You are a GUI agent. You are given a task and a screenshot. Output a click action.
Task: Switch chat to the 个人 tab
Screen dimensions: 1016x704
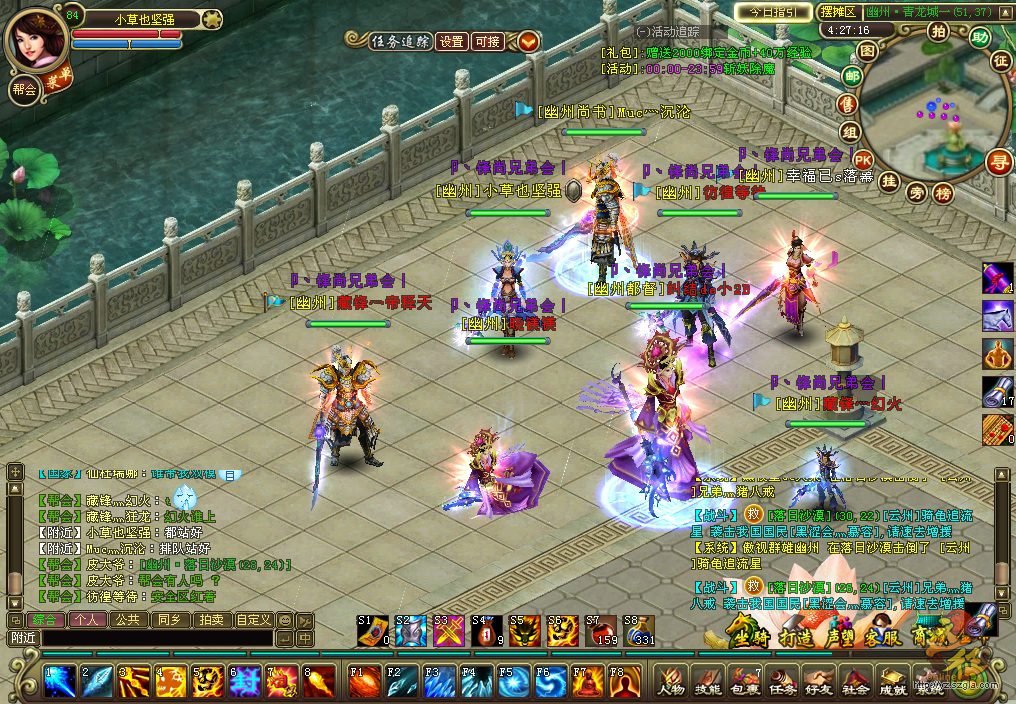tap(87, 620)
